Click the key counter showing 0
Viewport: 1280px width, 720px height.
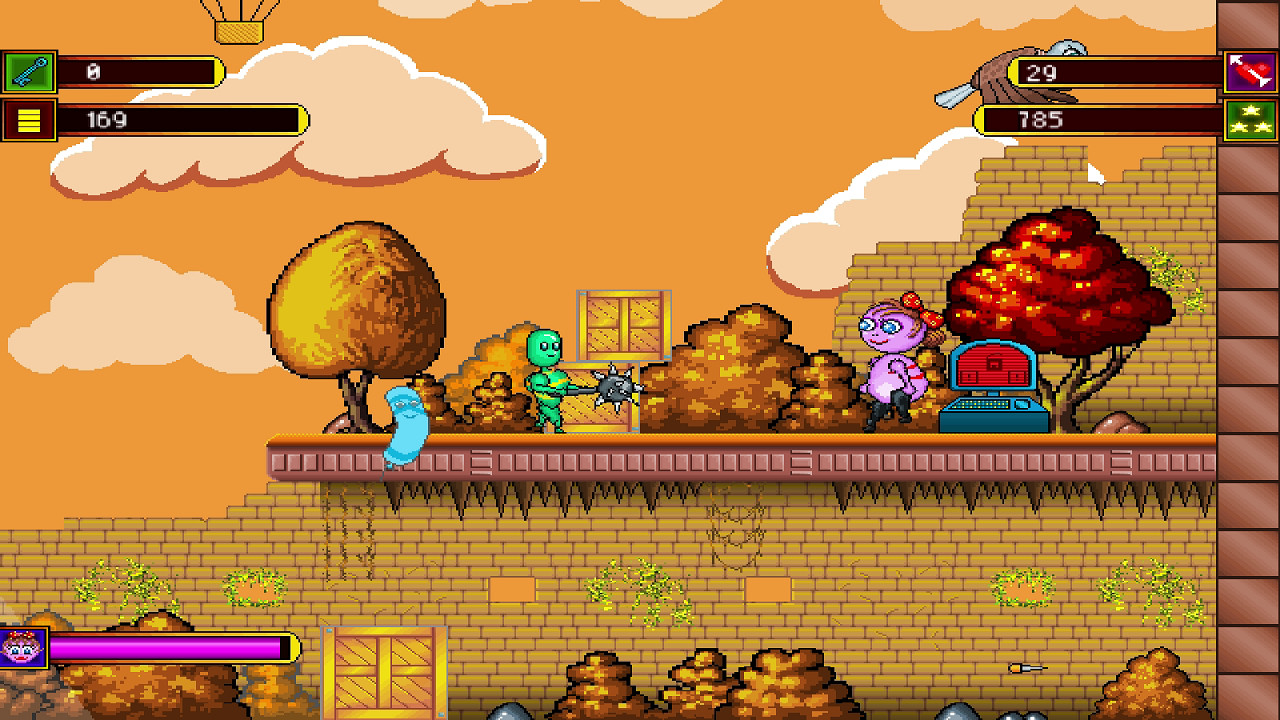click(x=140, y=72)
